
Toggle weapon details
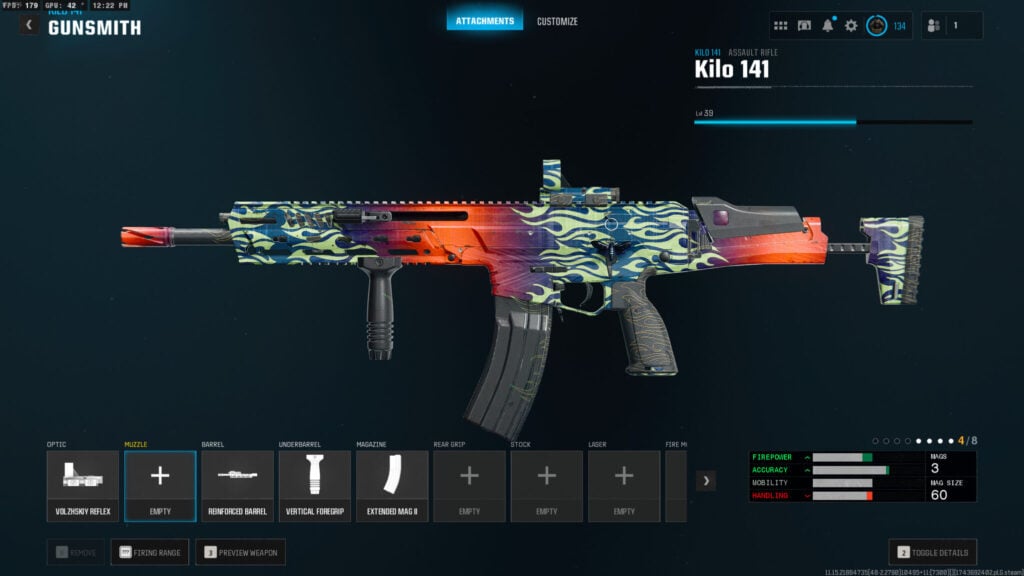pos(932,552)
